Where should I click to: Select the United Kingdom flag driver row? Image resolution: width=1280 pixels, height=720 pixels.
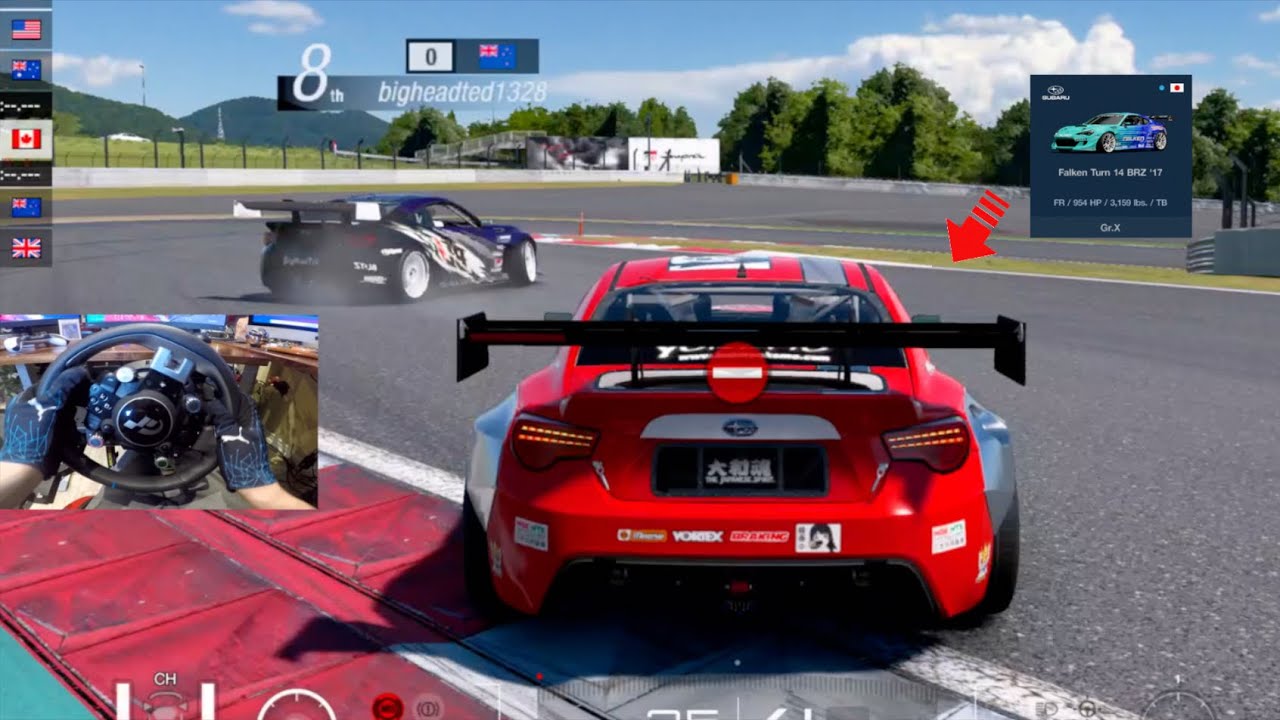[x=26, y=248]
